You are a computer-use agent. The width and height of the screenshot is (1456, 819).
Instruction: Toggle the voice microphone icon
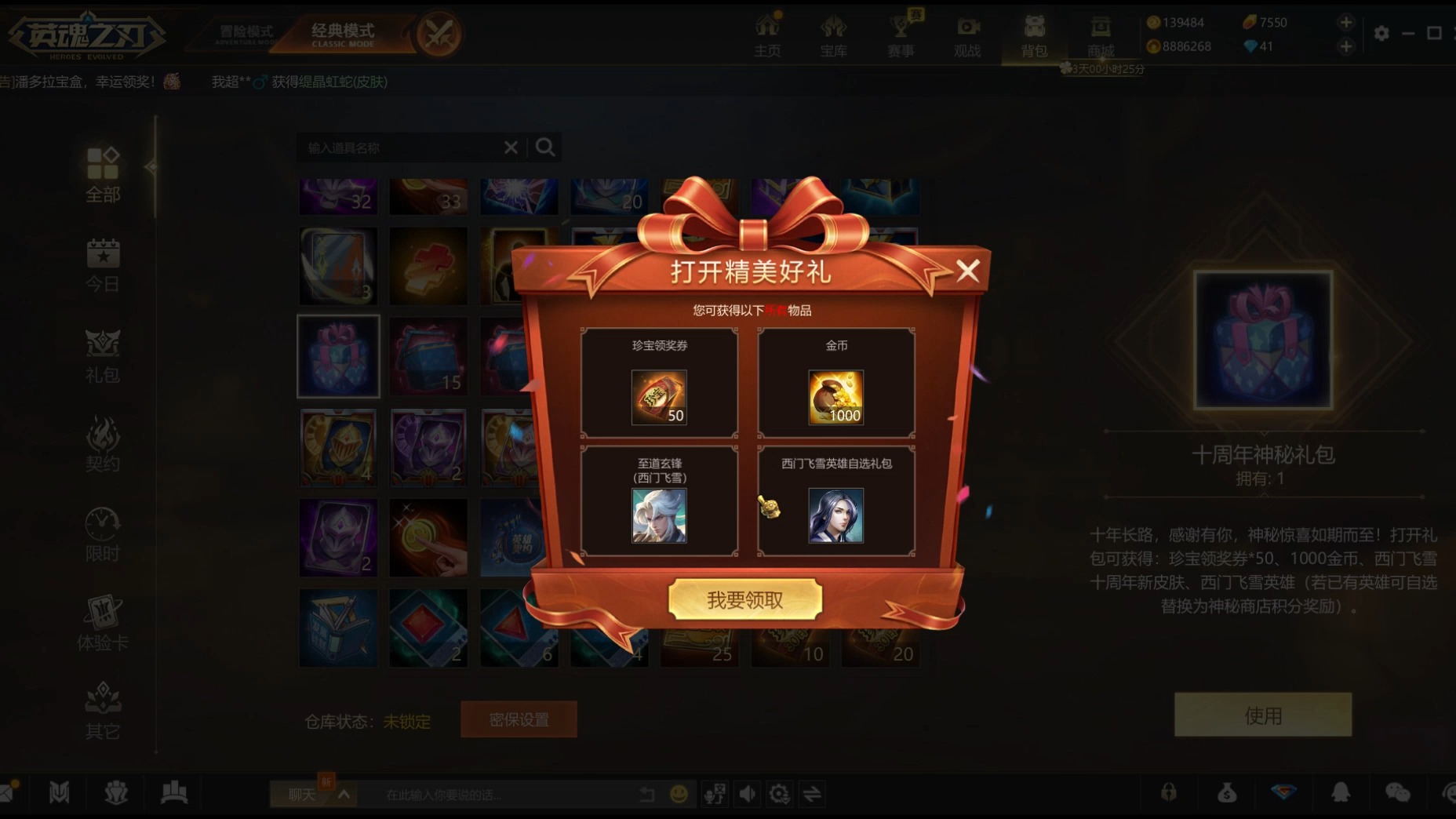(714, 794)
